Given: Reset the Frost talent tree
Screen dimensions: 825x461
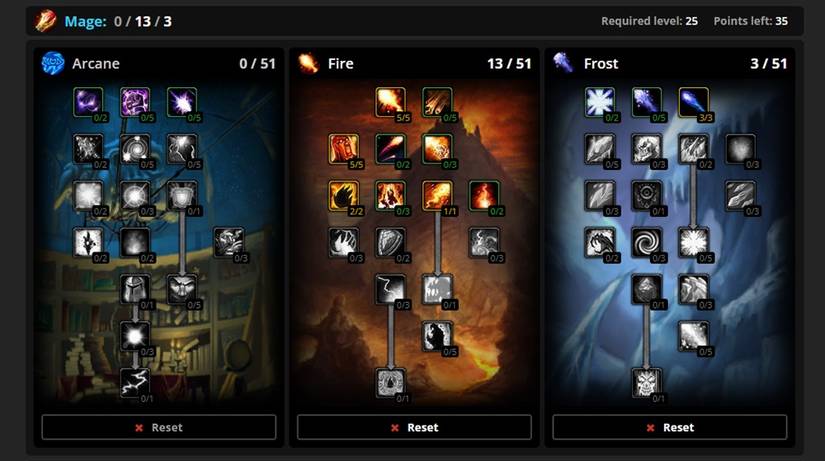Looking at the screenshot, I should click(670, 427).
